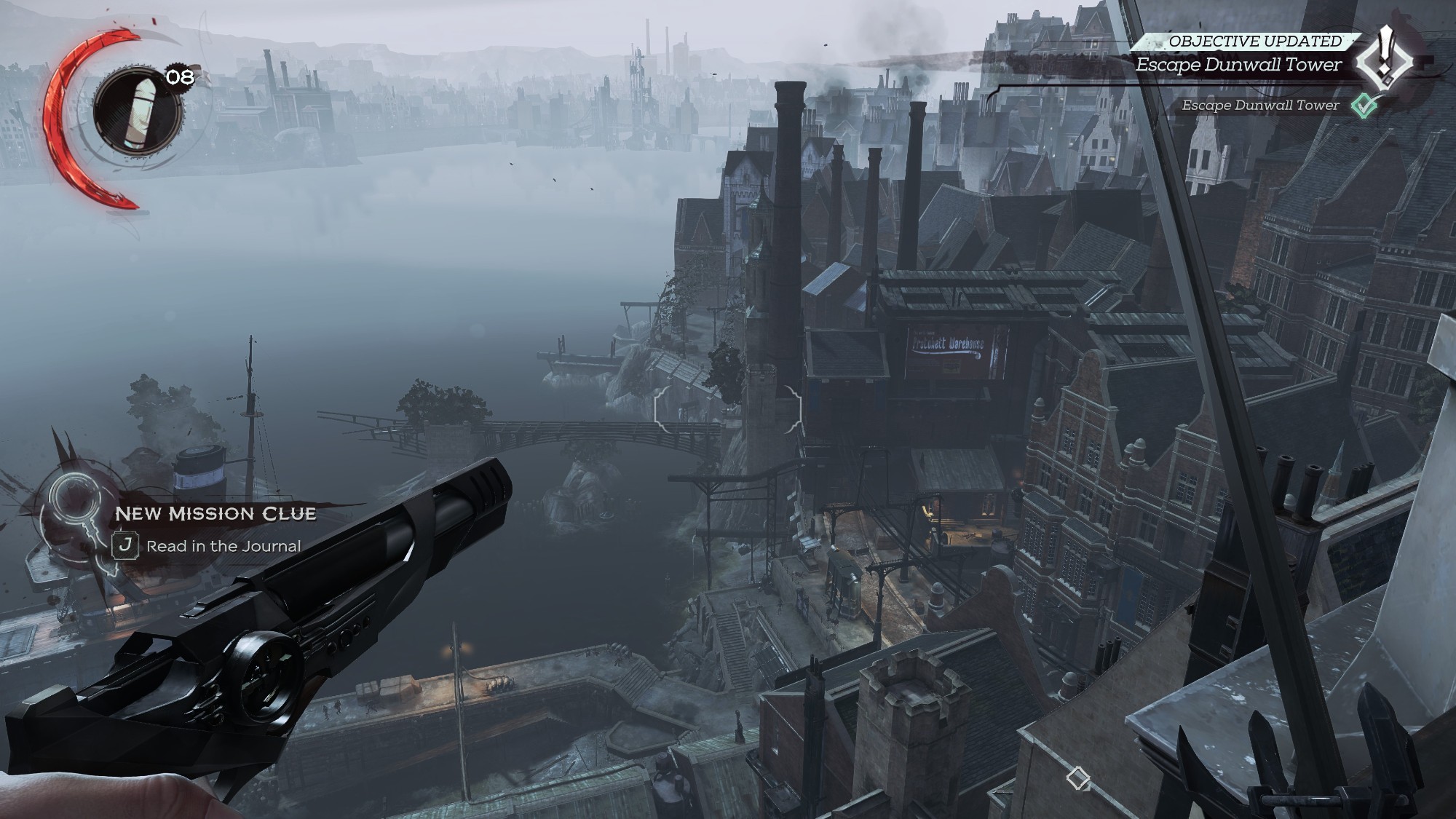1456x819 pixels.
Task: Open the New Mission Clue notification
Action: (215, 514)
